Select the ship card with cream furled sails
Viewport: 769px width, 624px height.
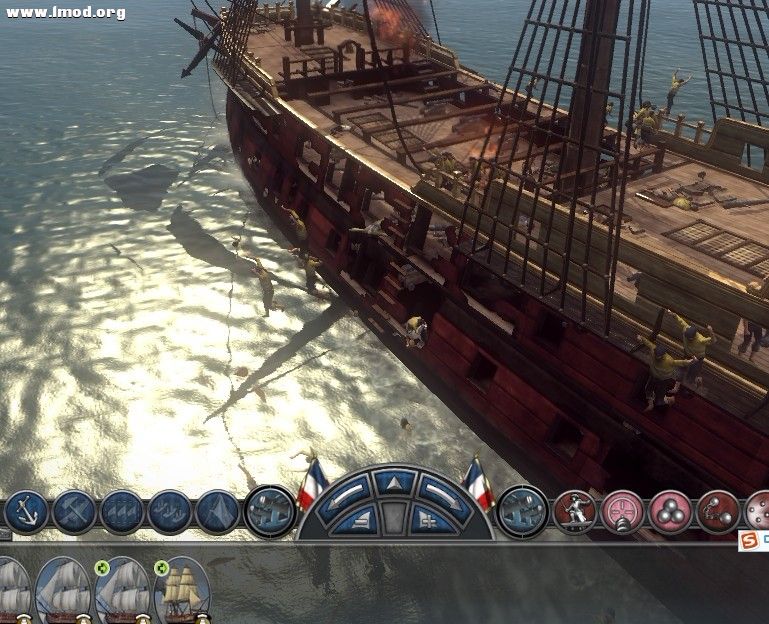[x=183, y=592]
